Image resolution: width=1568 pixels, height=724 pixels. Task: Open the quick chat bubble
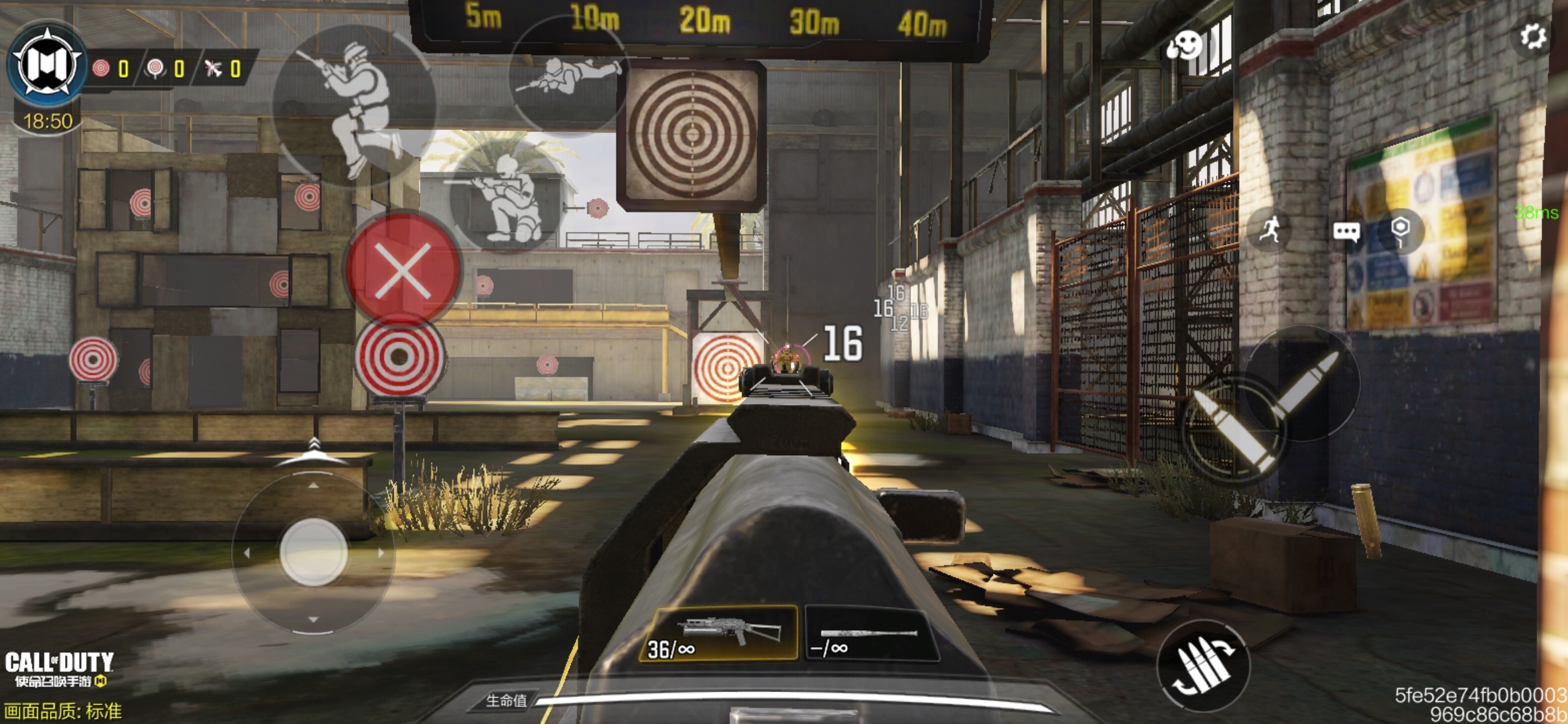[1346, 232]
